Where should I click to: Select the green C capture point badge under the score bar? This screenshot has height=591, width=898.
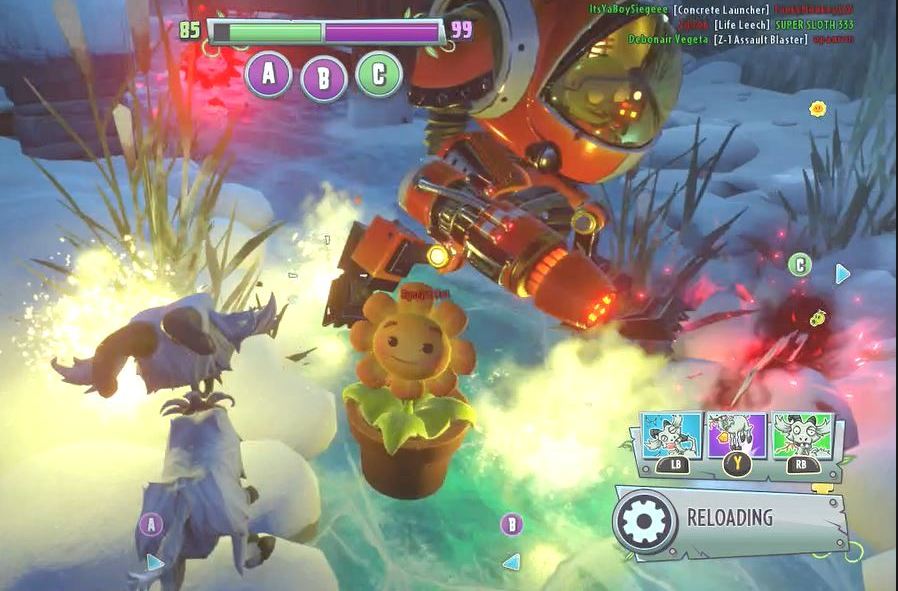tap(379, 74)
